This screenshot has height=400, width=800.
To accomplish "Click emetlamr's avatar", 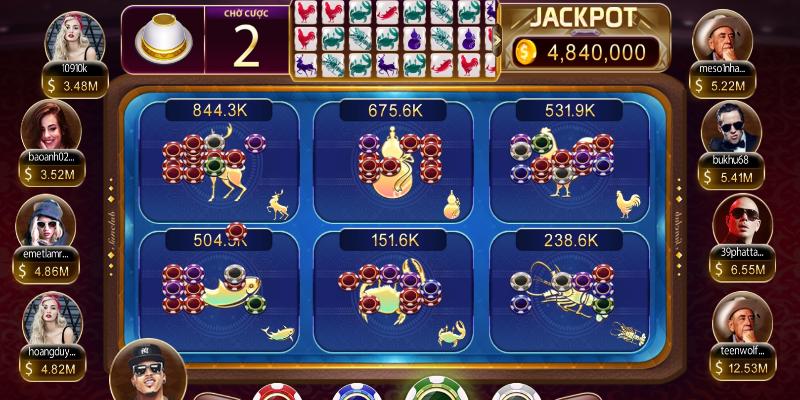I will [x=48, y=220].
